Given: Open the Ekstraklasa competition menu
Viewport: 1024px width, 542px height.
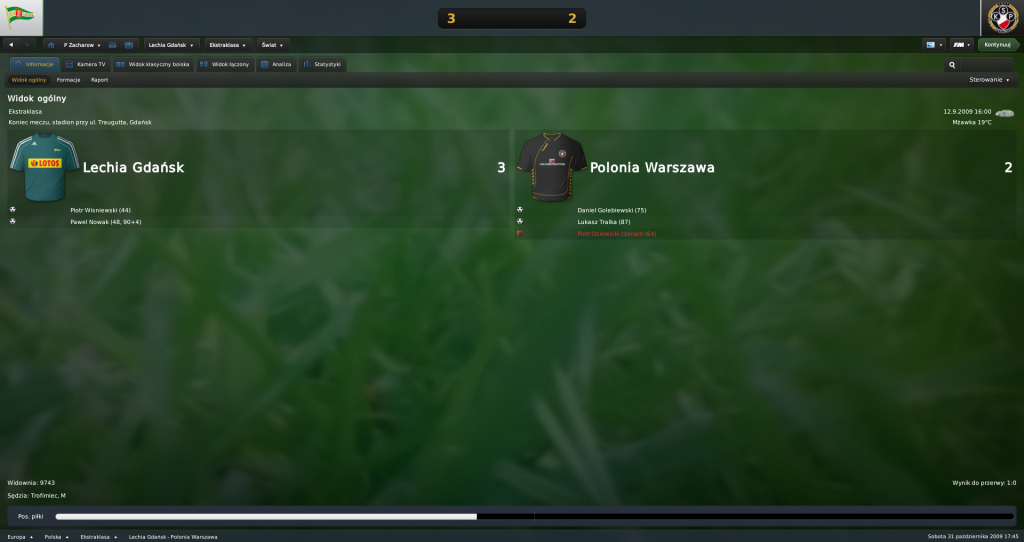Looking at the screenshot, I should click(229, 45).
